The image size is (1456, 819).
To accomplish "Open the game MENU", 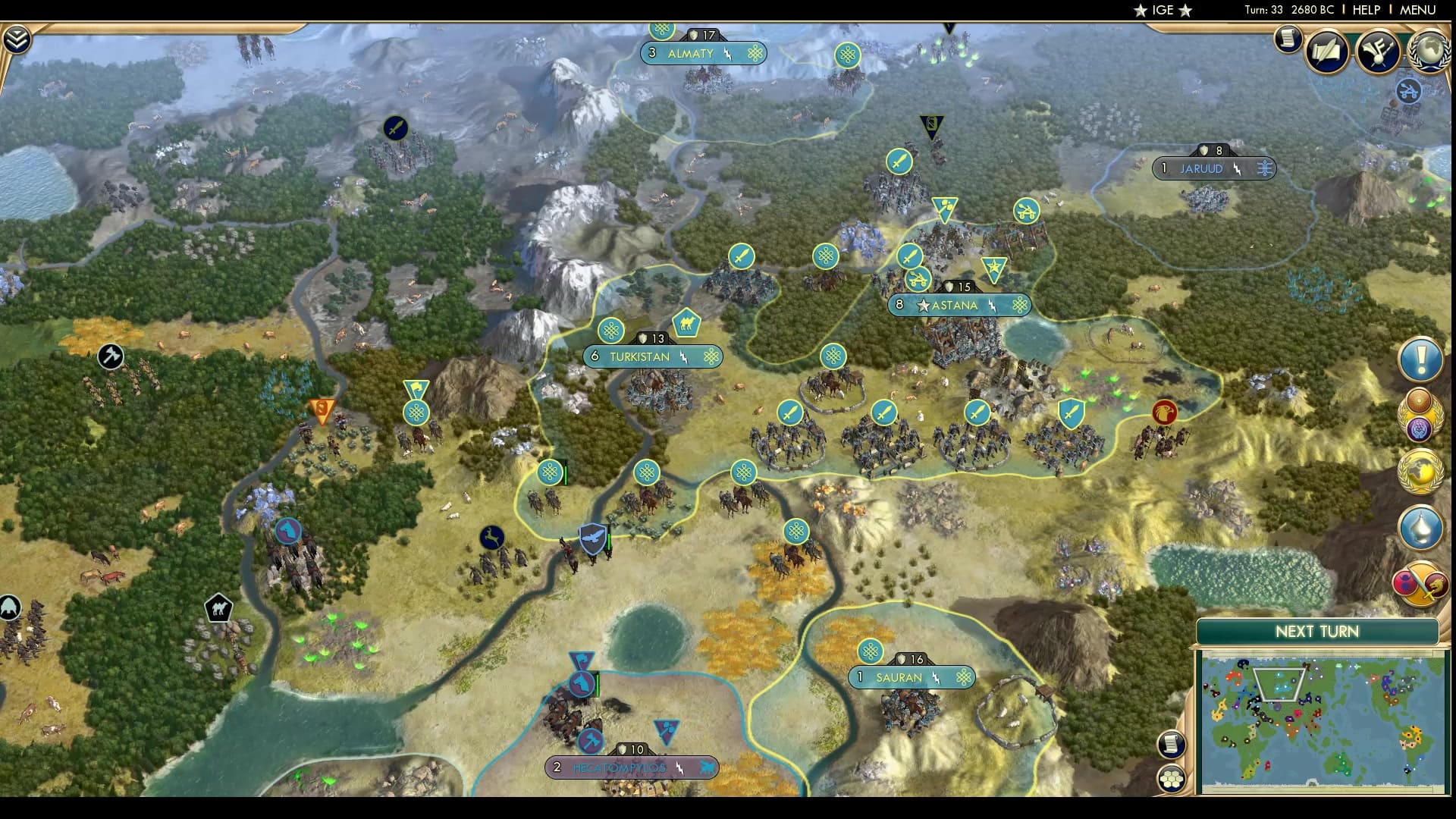I will (x=1417, y=10).
